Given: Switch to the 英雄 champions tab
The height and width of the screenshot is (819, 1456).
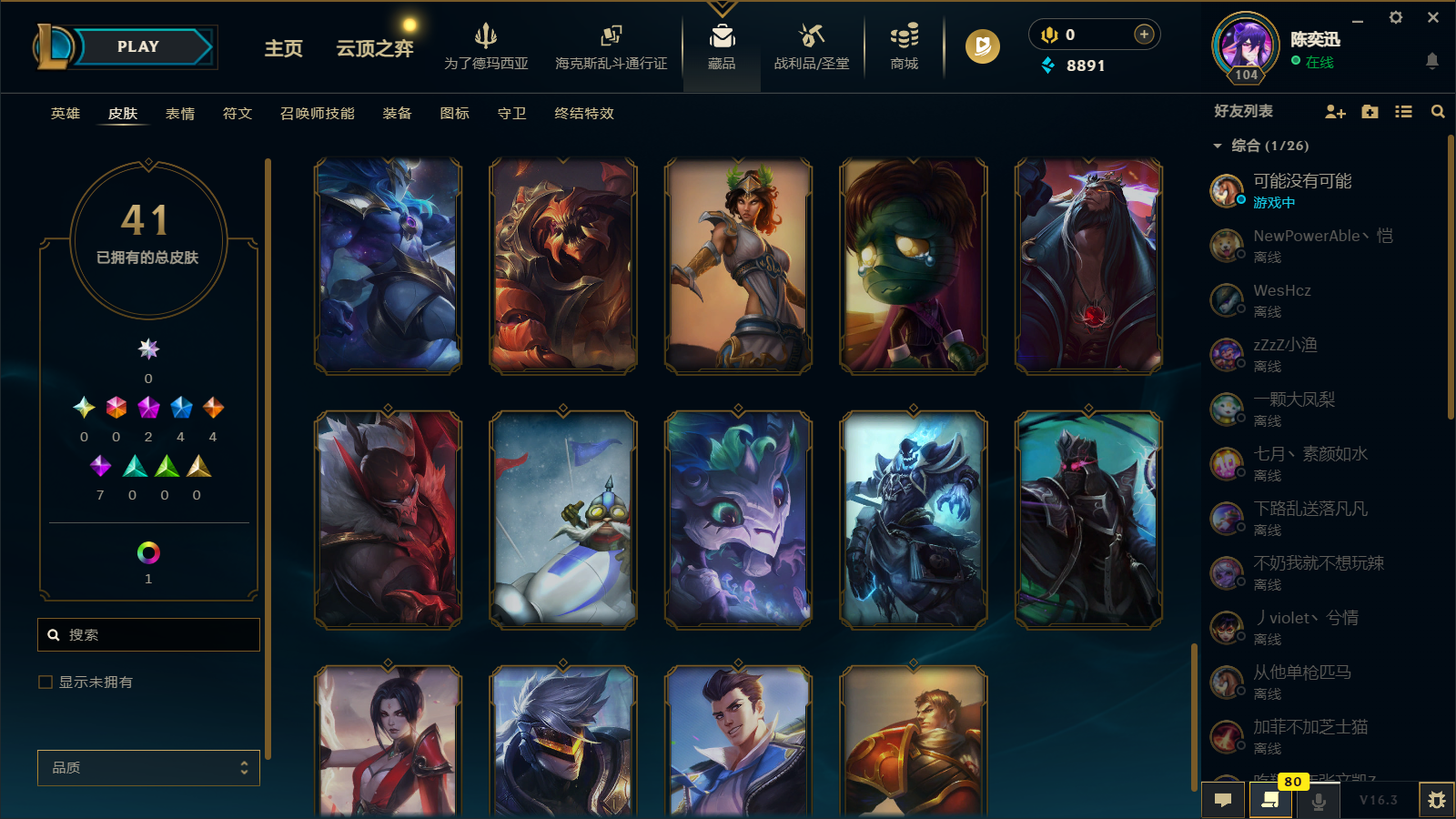Looking at the screenshot, I should 66,114.
